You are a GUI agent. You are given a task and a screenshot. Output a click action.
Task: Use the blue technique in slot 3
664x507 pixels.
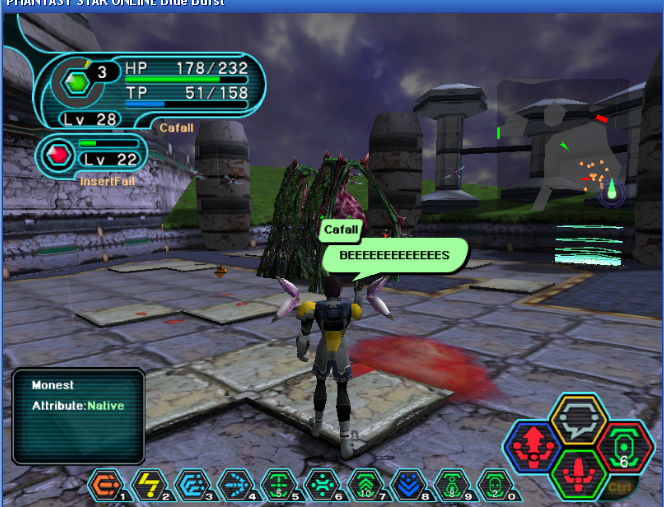(x=190, y=485)
